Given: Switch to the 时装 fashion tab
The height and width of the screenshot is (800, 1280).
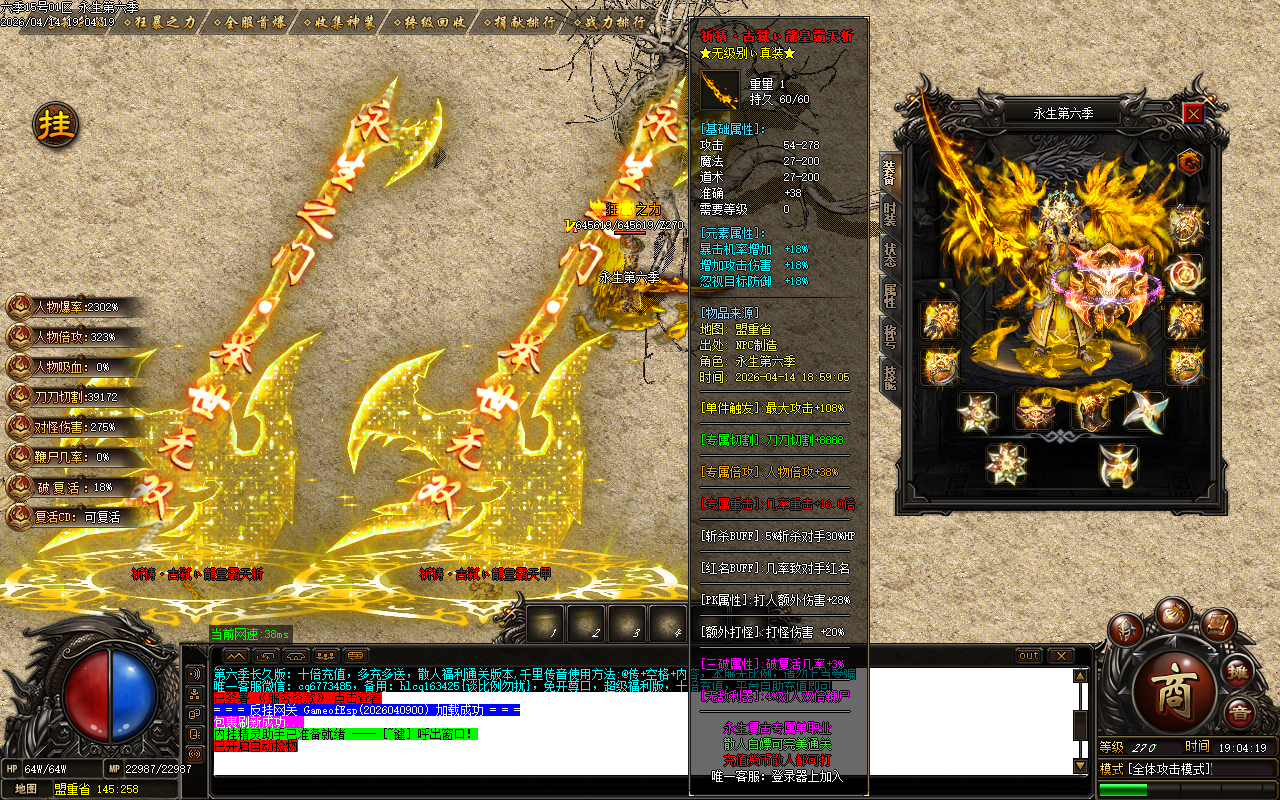Looking at the screenshot, I should pyautogui.click(x=889, y=213).
